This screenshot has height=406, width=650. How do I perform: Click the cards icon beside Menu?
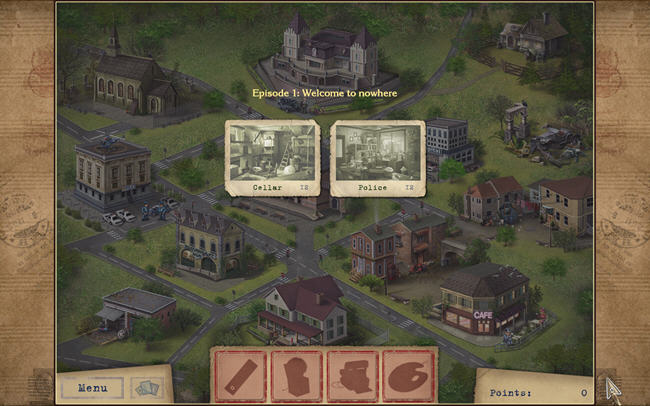[x=146, y=387]
